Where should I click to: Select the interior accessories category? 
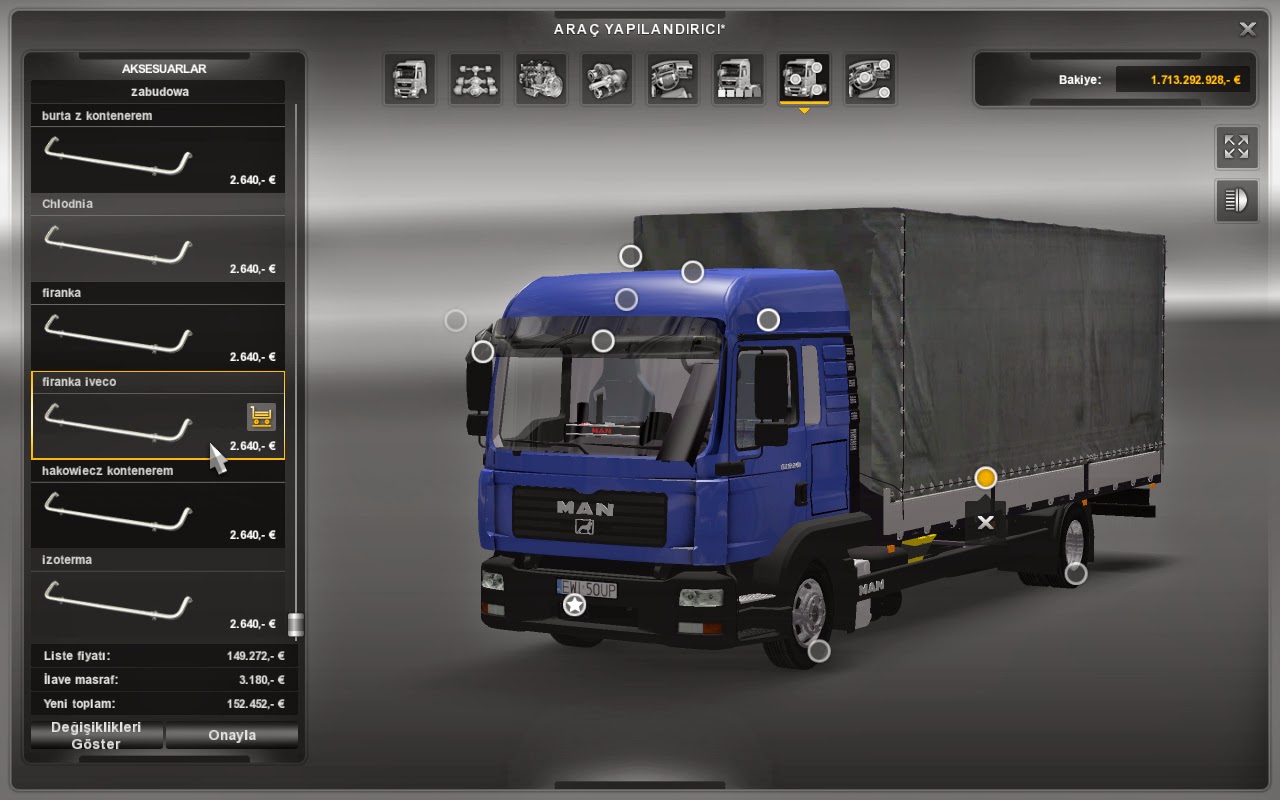click(870, 78)
